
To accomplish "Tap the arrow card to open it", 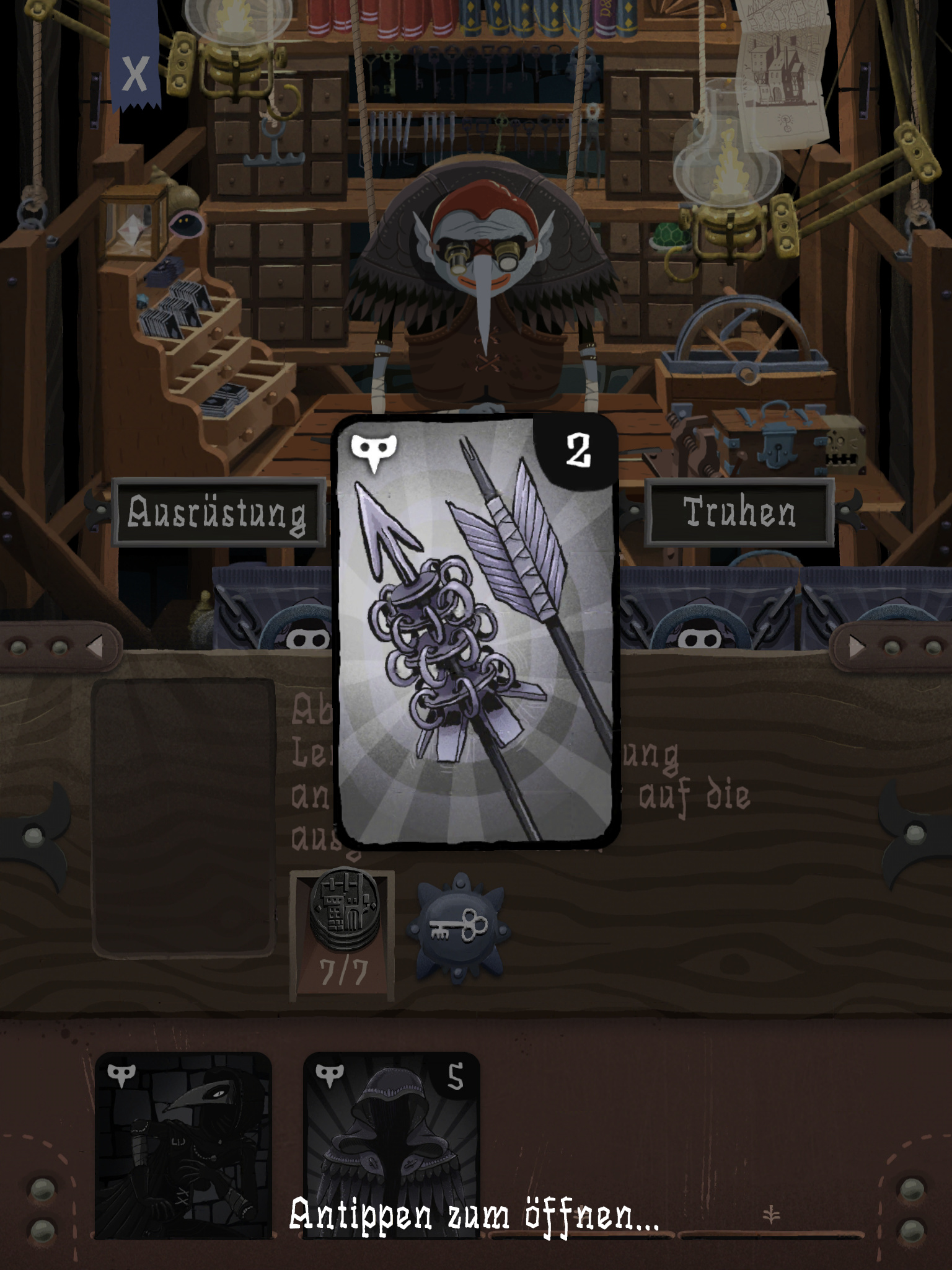I will click(x=475, y=631).
